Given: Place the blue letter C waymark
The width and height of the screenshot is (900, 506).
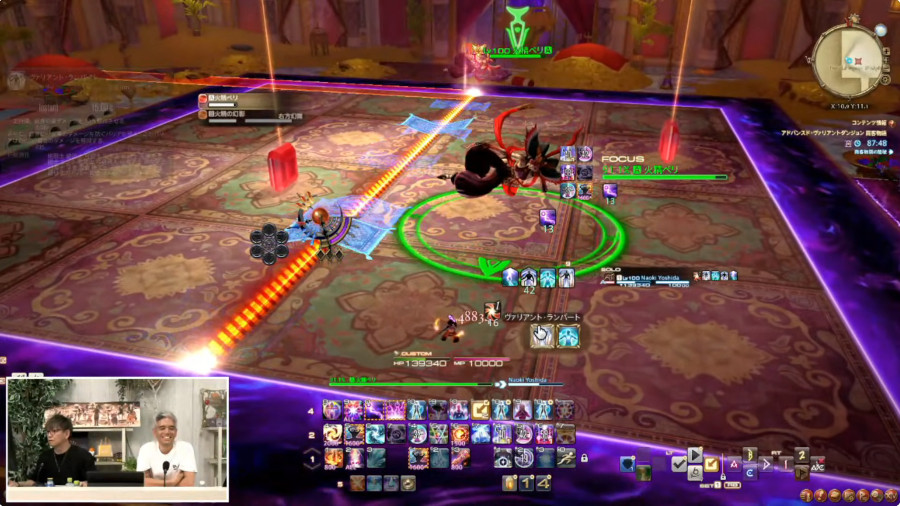Looking at the screenshot, I should point(749,474).
